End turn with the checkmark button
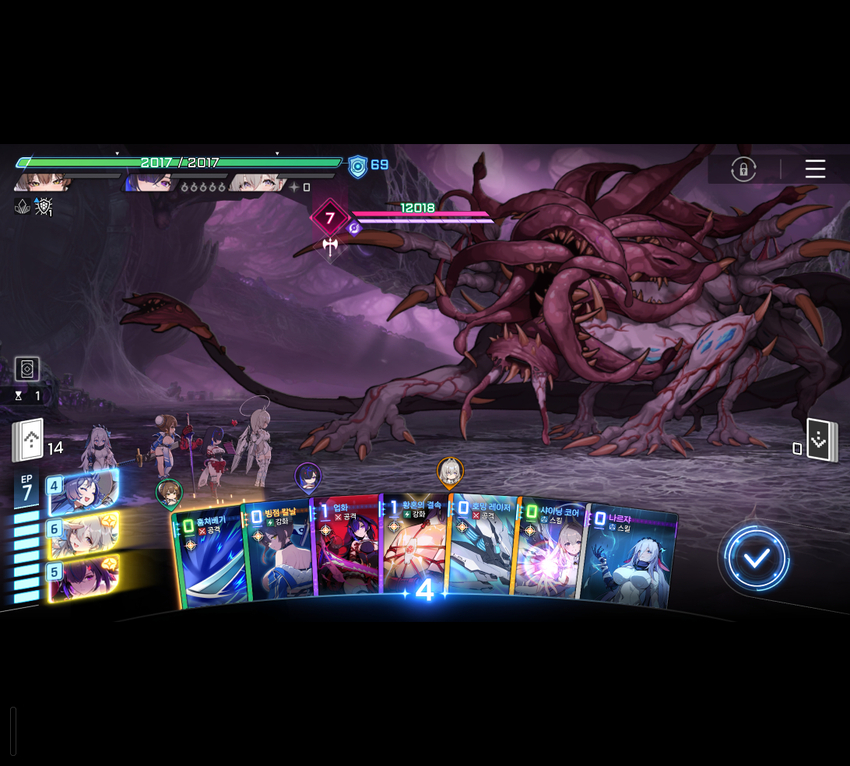 pos(757,558)
